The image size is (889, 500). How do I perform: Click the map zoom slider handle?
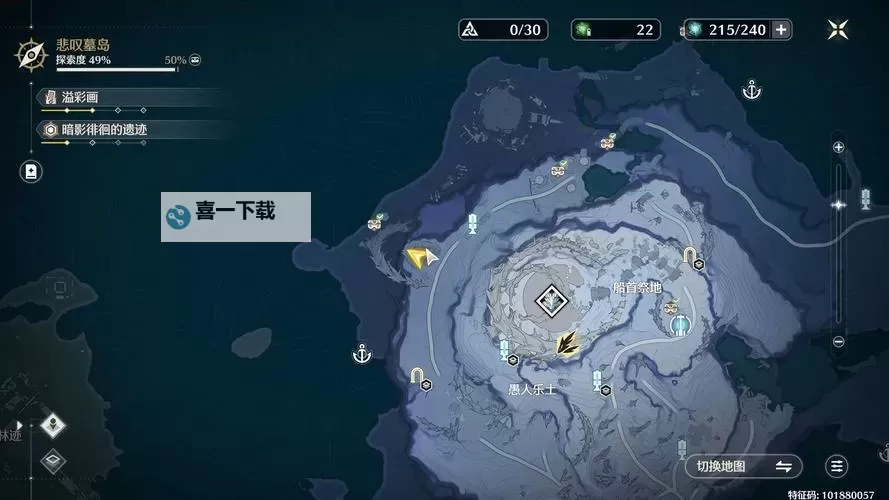(838, 204)
